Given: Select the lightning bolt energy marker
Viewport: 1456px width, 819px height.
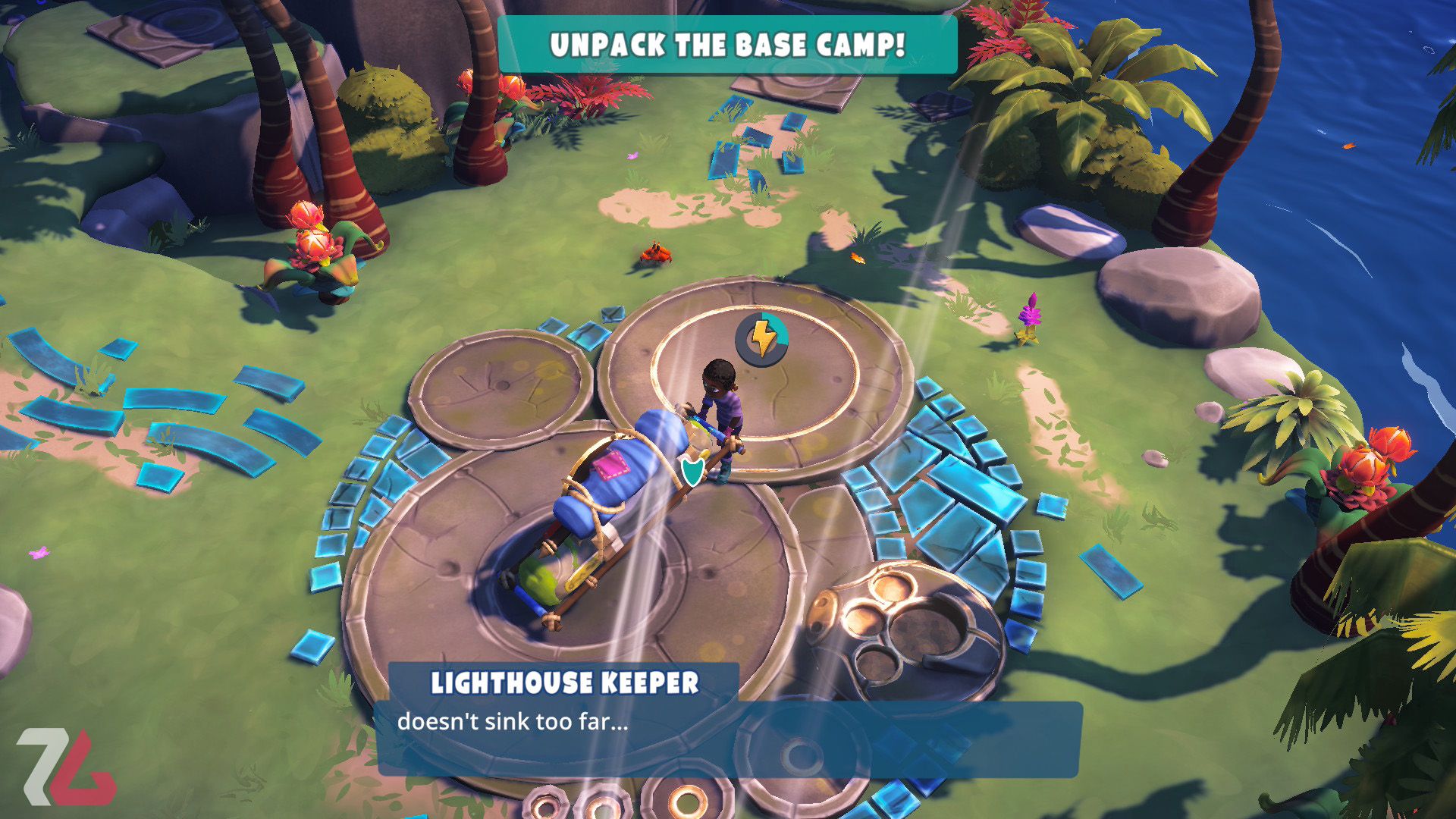Looking at the screenshot, I should pos(762,339).
